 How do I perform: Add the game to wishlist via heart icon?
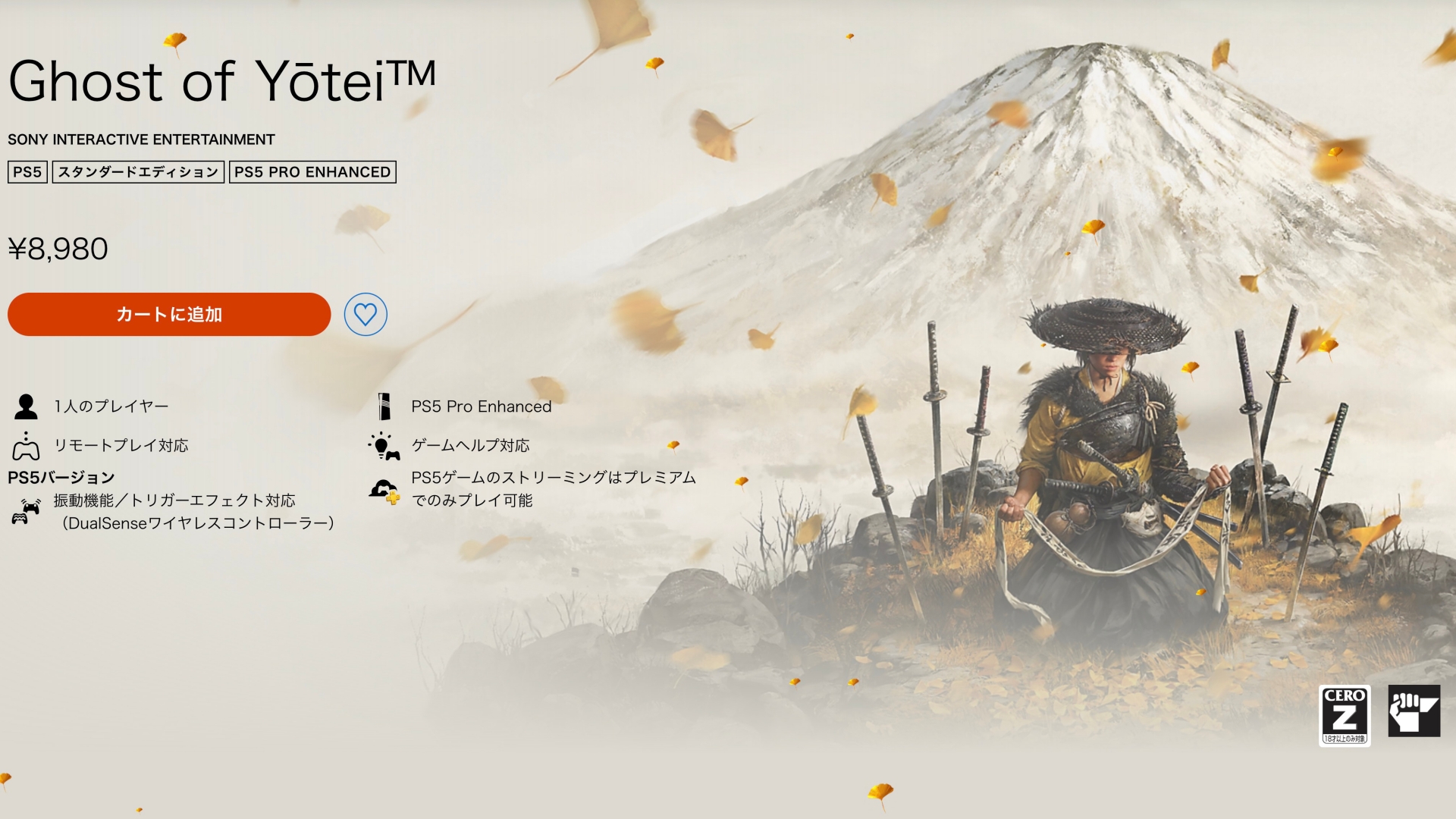tap(366, 314)
